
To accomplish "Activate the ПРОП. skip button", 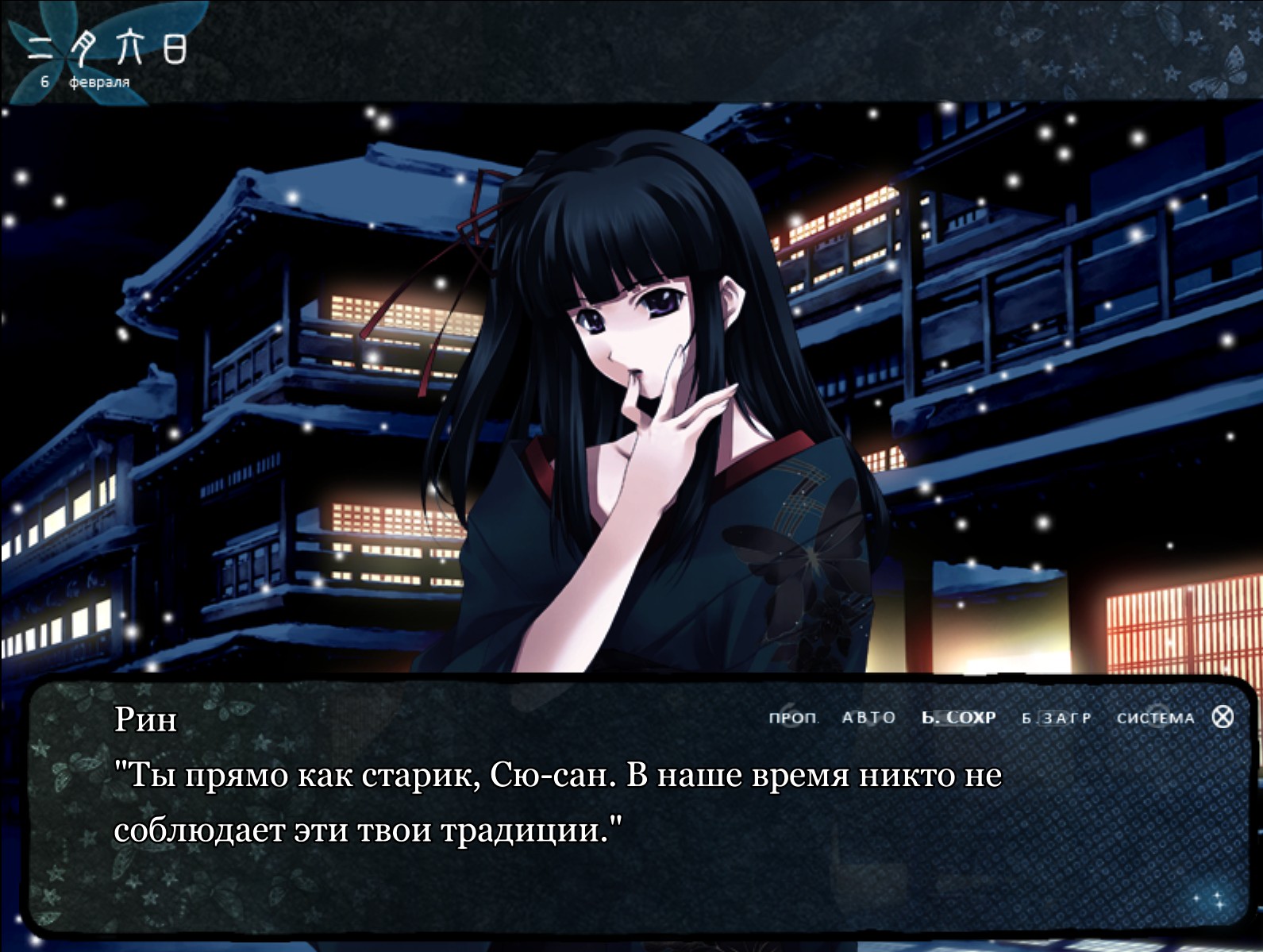I will tap(793, 718).
